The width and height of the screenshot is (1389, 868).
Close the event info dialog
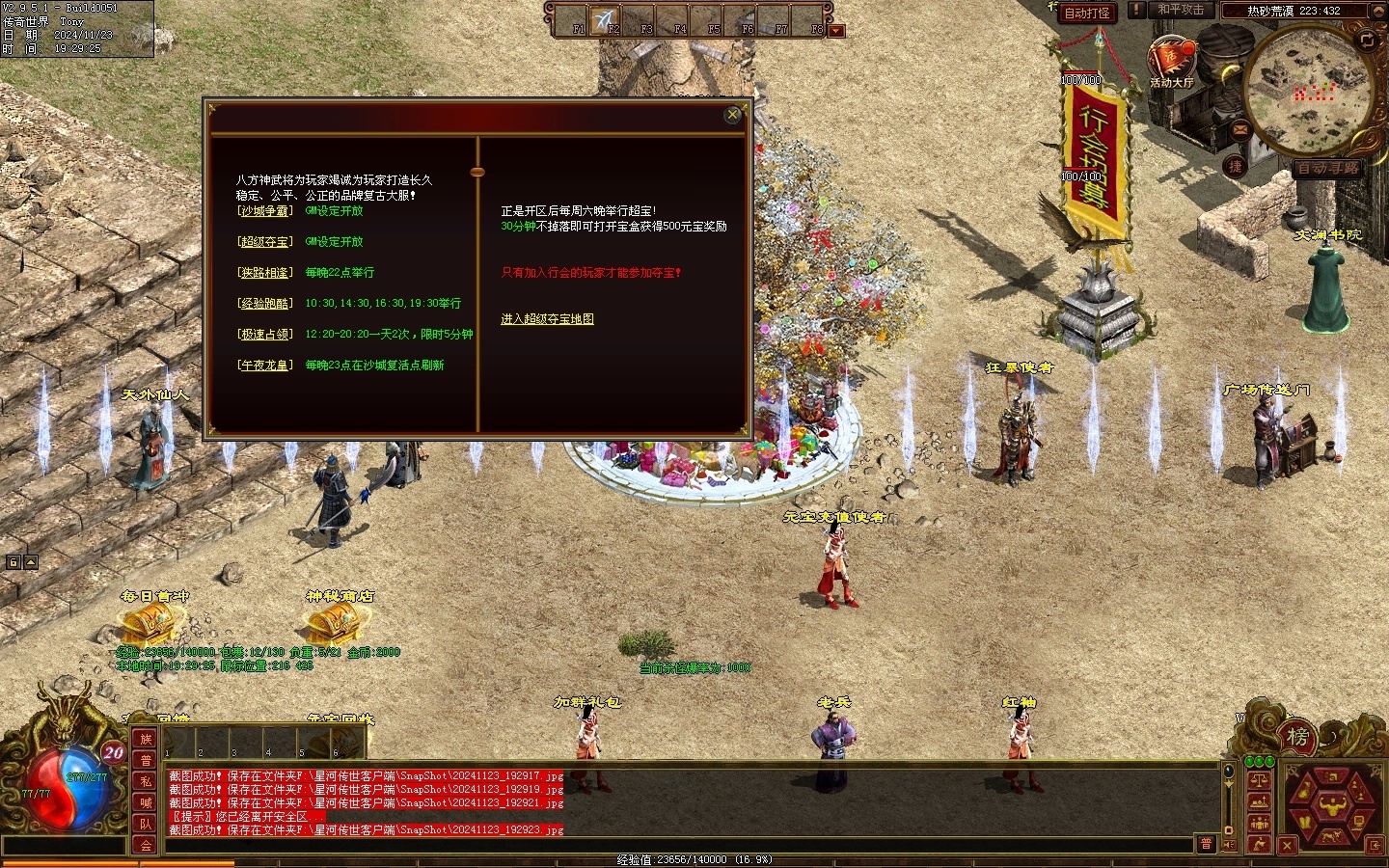(732, 115)
